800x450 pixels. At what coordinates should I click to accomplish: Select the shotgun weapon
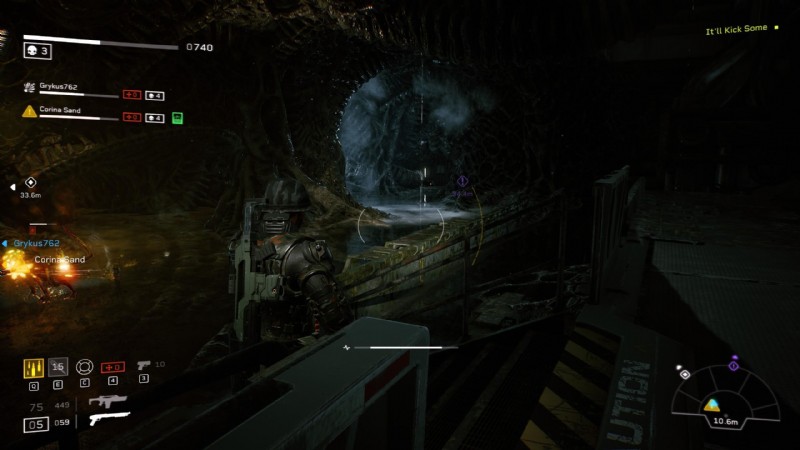pos(108,419)
